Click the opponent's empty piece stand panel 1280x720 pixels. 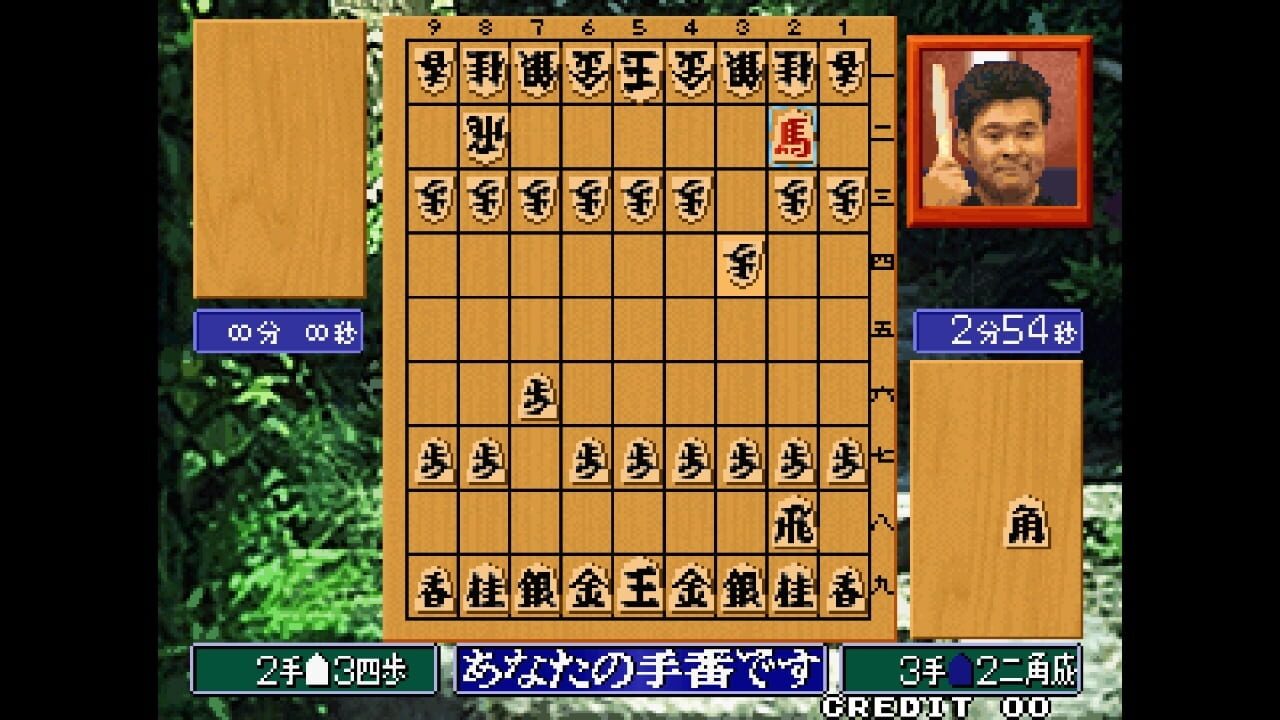282,160
